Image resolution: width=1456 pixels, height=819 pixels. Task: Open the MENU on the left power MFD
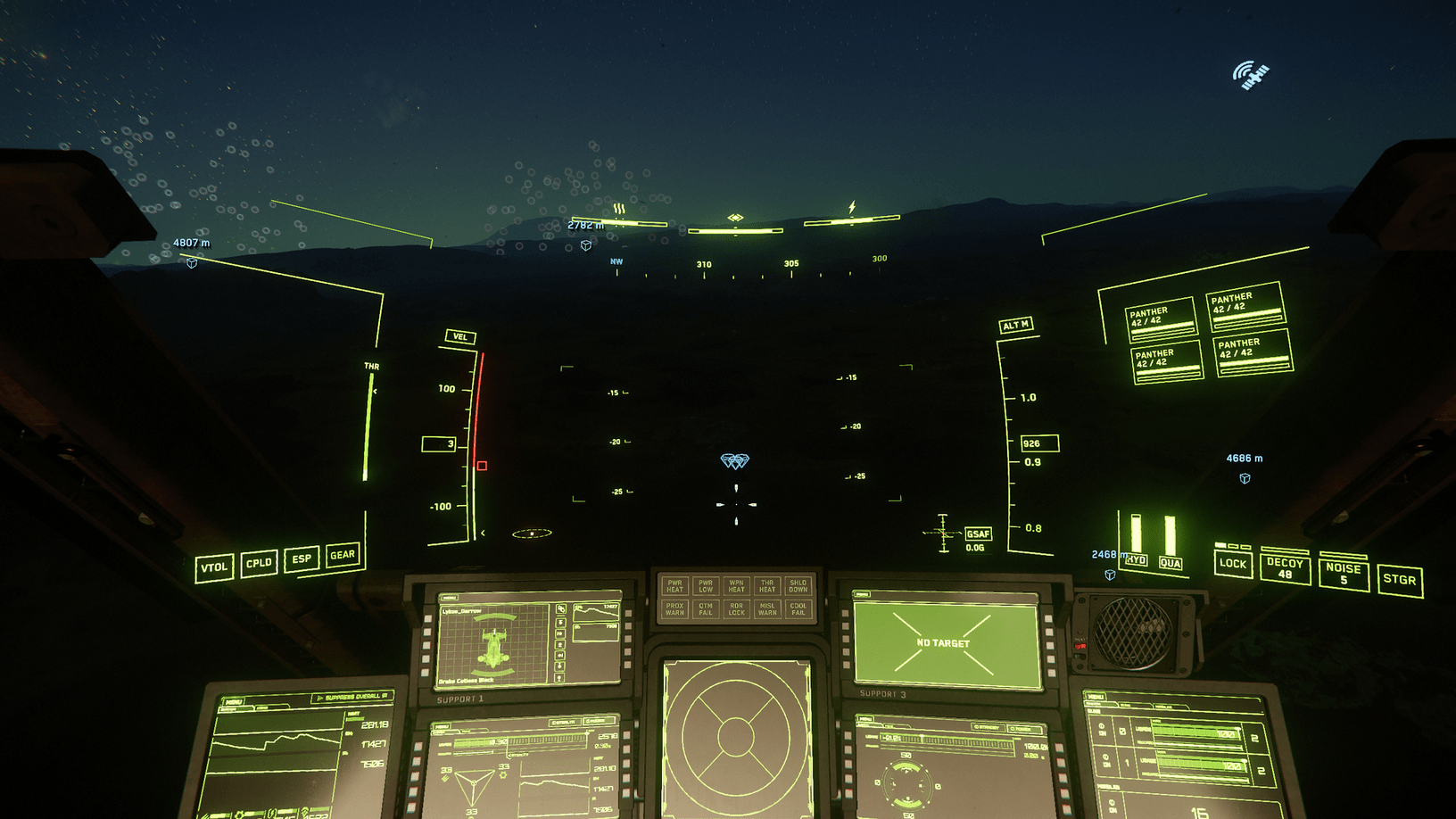click(234, 702)
